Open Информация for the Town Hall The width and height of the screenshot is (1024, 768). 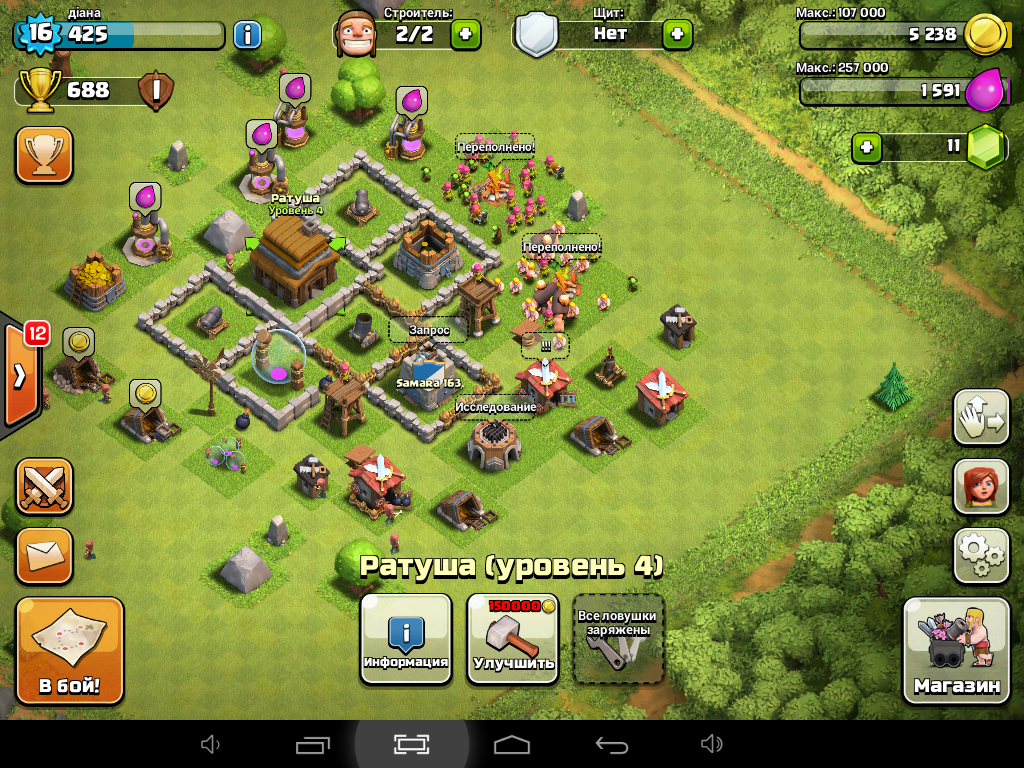(x=405, y=639)
